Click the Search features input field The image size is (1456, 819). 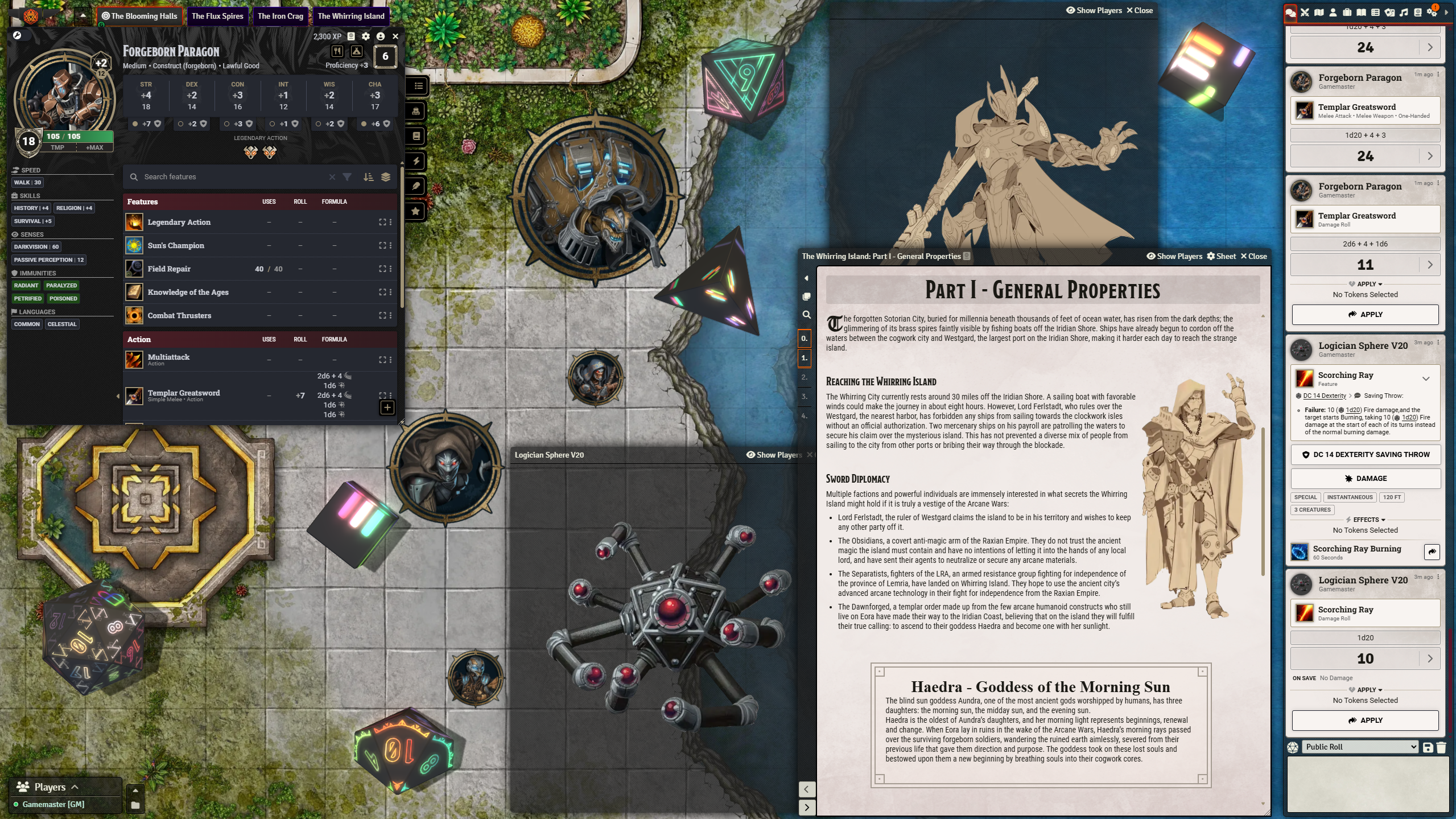(228, 177)
